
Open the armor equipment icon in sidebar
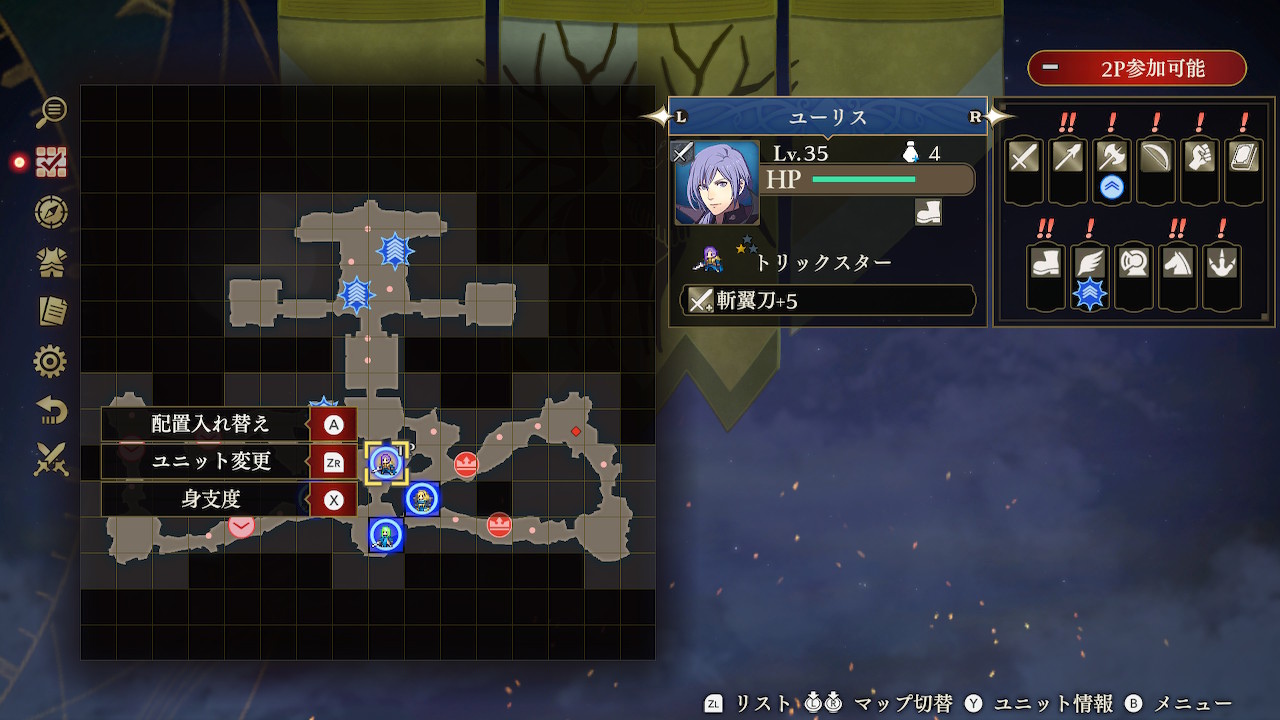pos(50,263)
